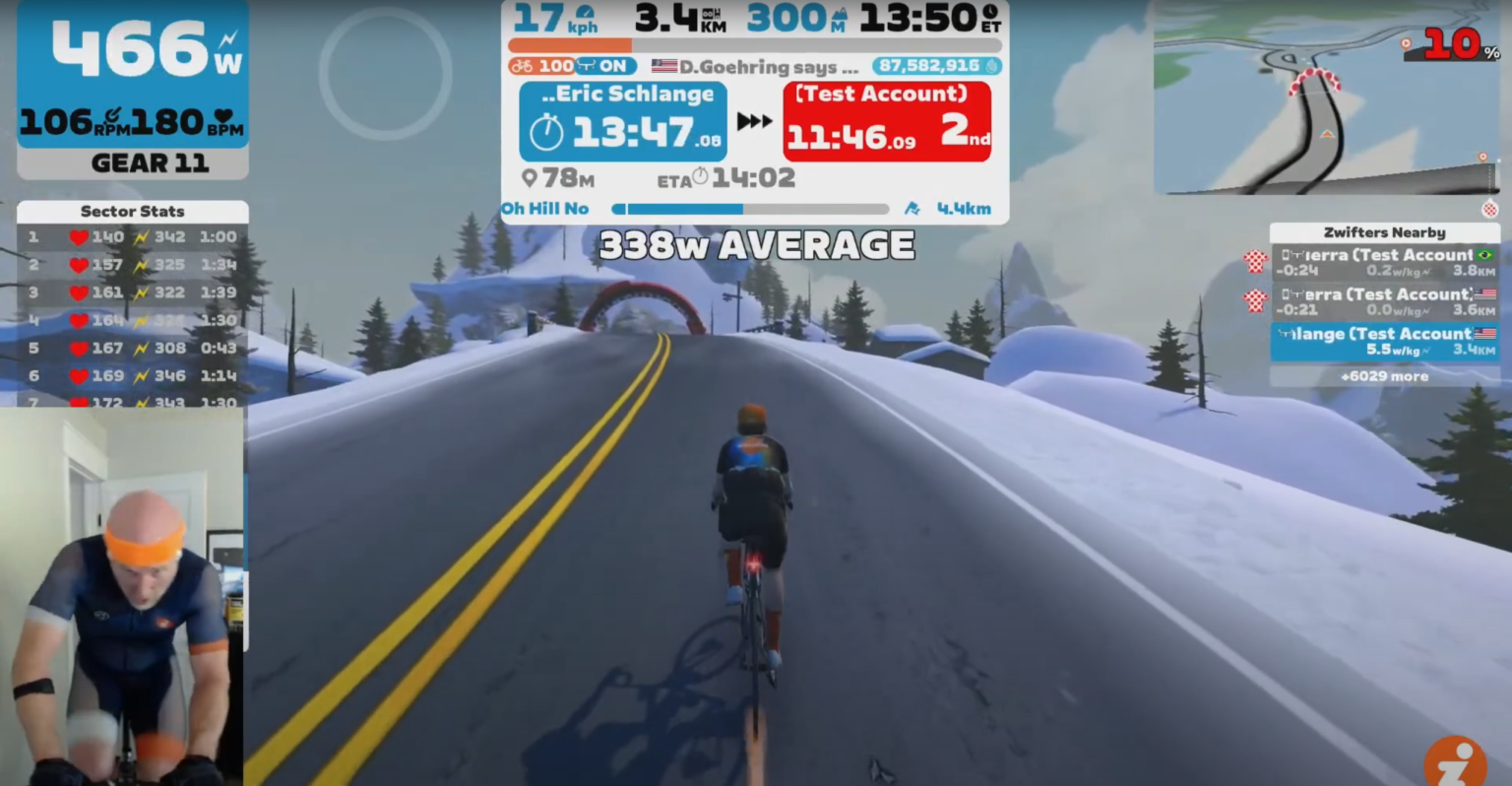Click the polka-dot jersey icon beside a nearby rider
Screen dimensions: 1512x786
1255,262
